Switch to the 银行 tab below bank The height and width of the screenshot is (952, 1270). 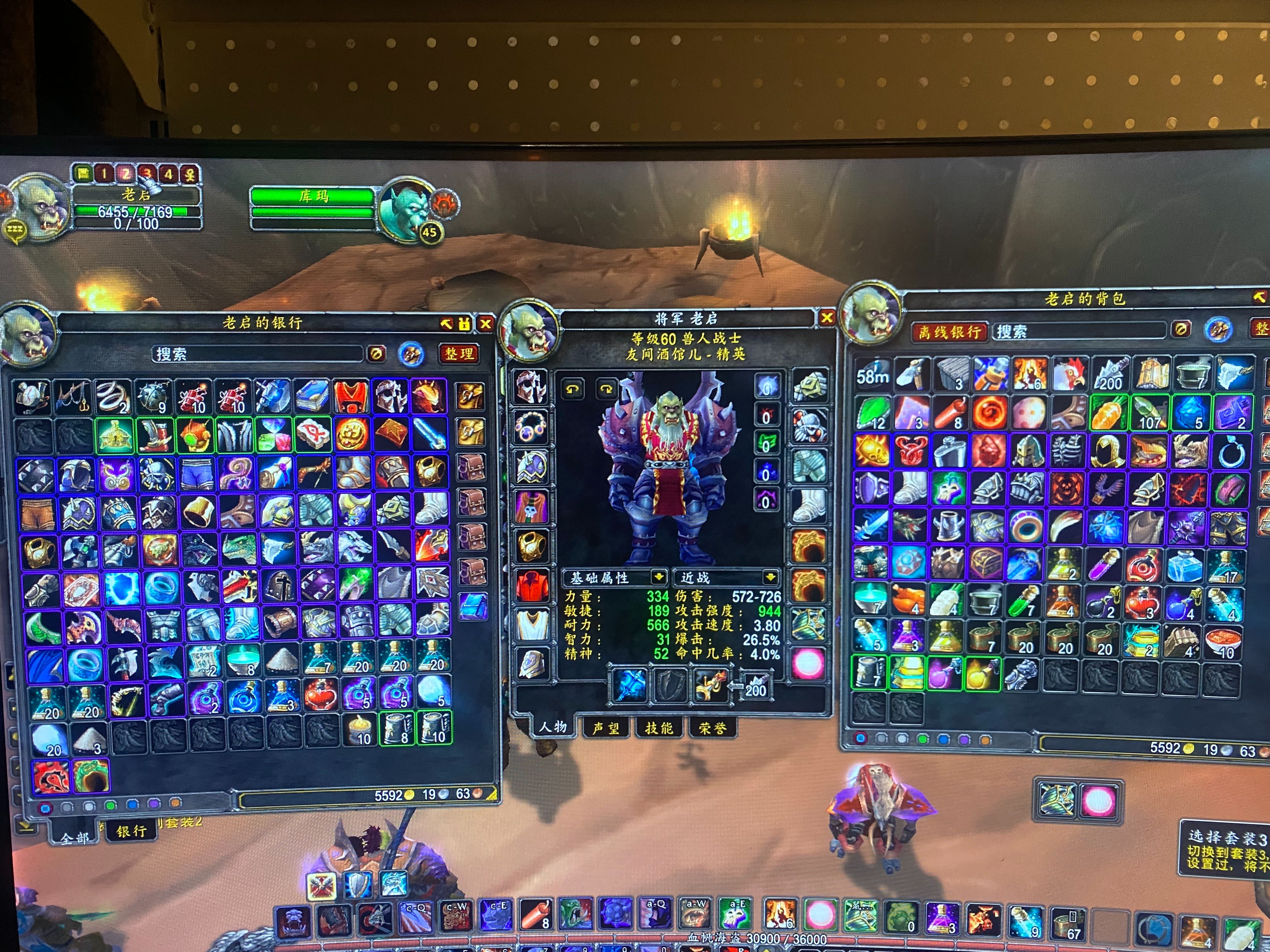click(x=131, y=831)
